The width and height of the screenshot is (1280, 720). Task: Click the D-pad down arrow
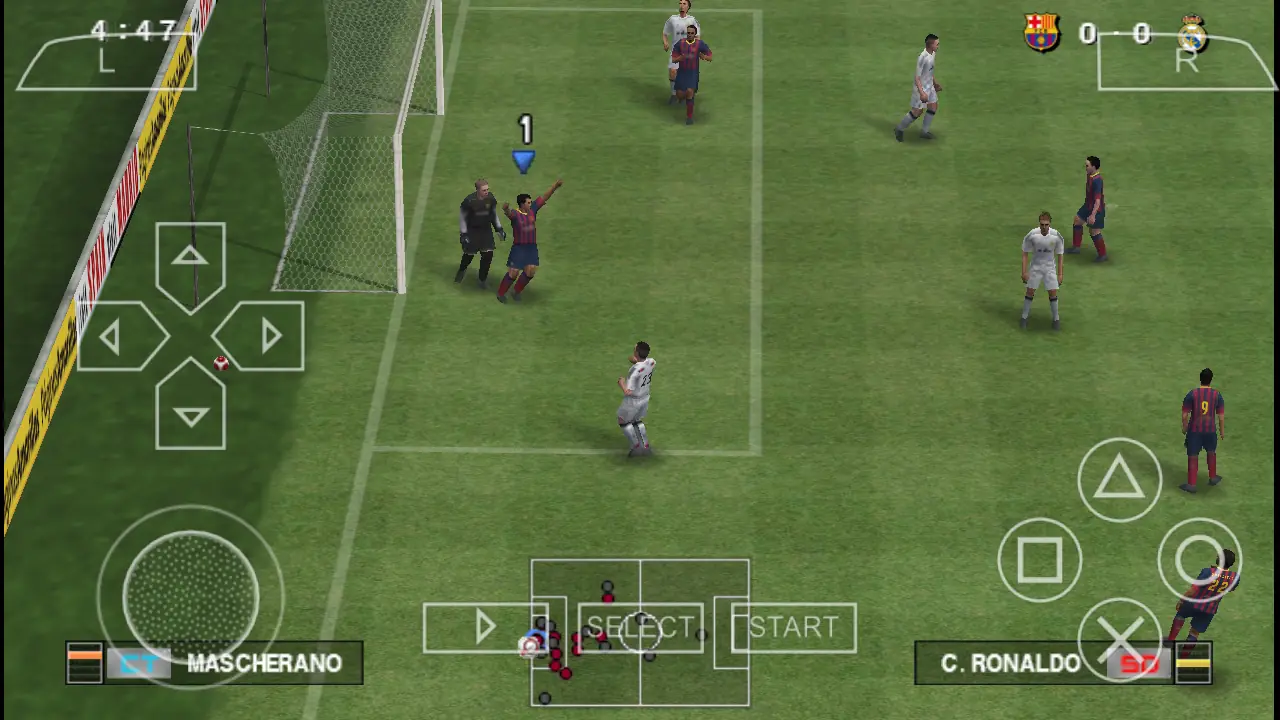(190, 410)
